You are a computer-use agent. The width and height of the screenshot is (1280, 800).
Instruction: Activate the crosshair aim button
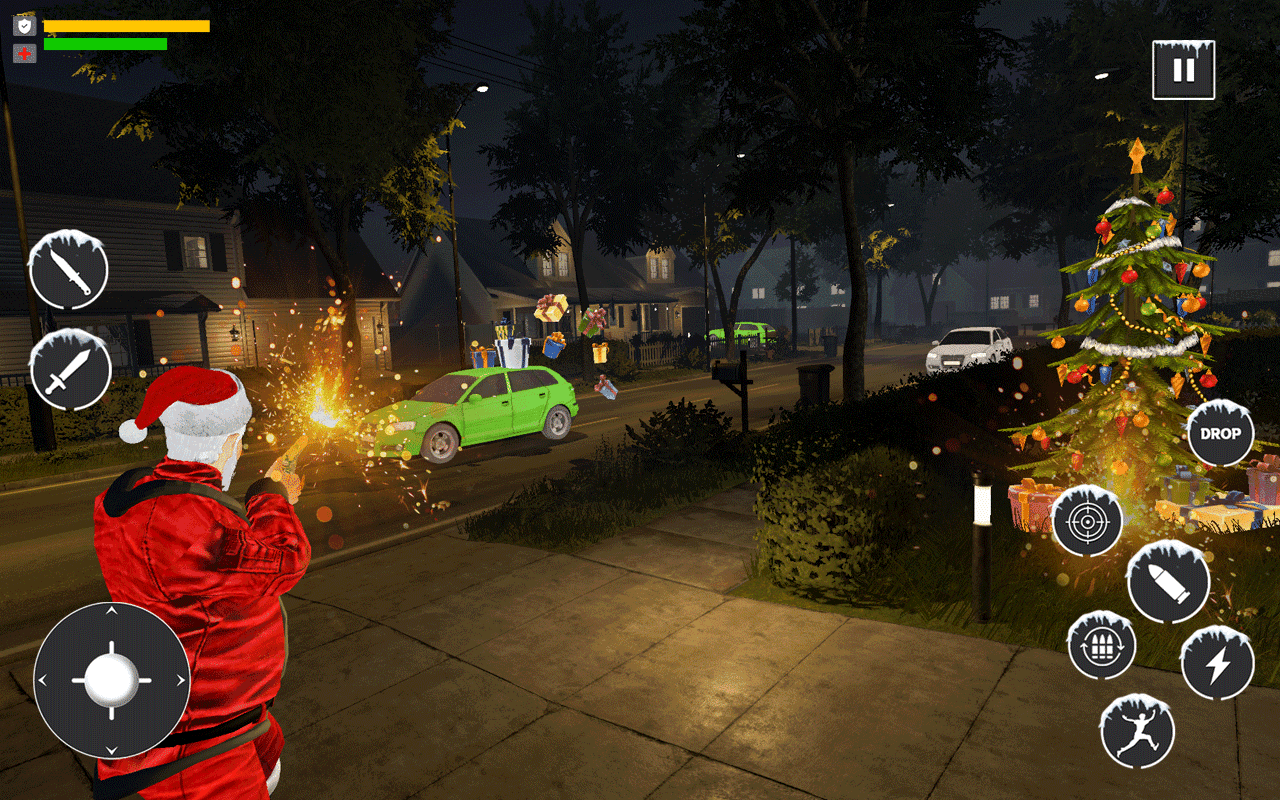1087,521
